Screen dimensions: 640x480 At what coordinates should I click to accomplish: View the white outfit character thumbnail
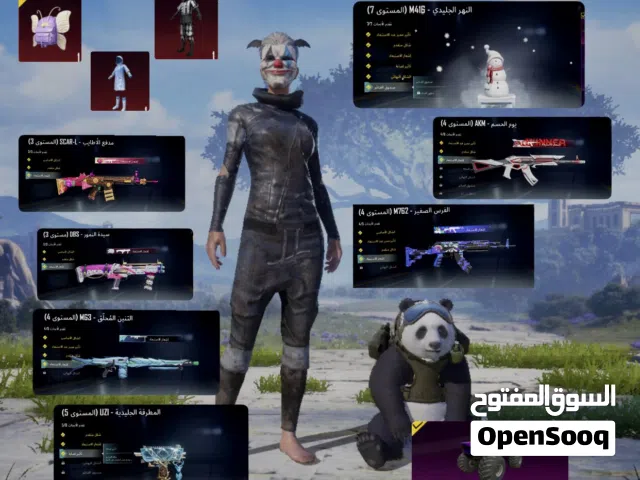coord(119,80)
